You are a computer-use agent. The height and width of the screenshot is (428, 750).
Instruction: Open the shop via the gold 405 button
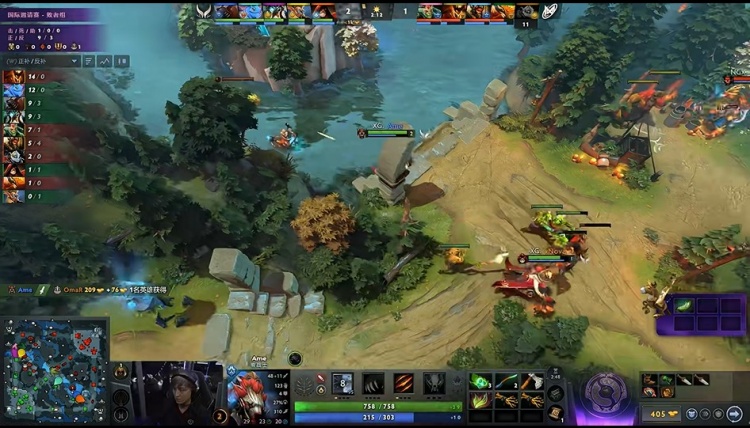pyautogui.click(x=664, y=413)
